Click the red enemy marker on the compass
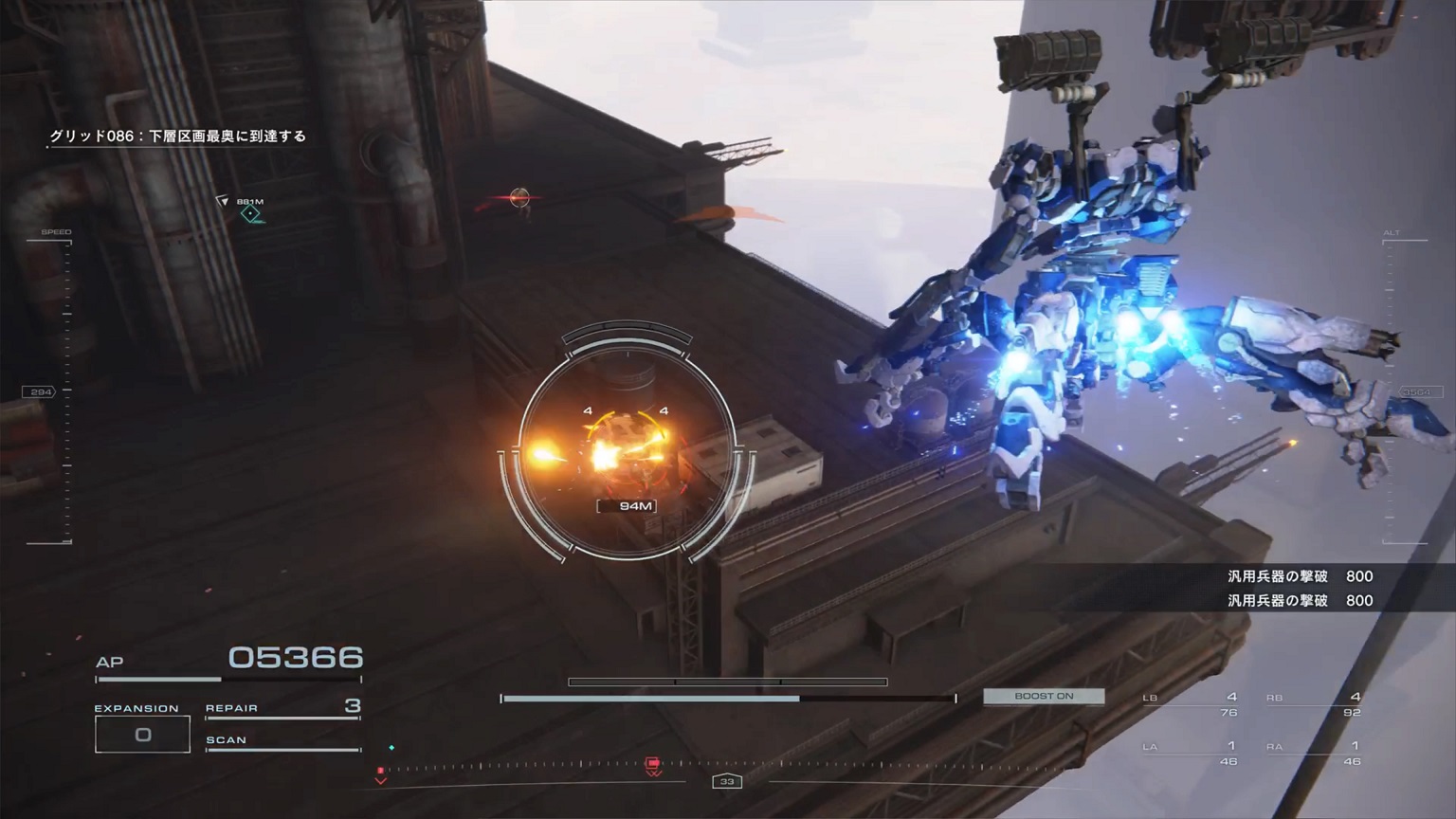 pos(653,765)
